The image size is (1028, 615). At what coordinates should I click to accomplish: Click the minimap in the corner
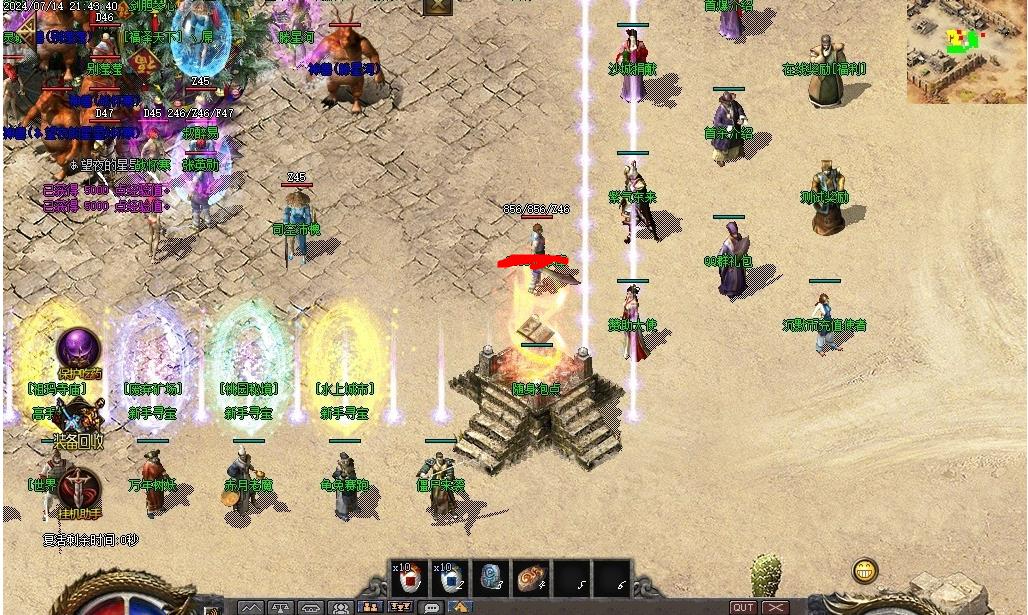966,51
